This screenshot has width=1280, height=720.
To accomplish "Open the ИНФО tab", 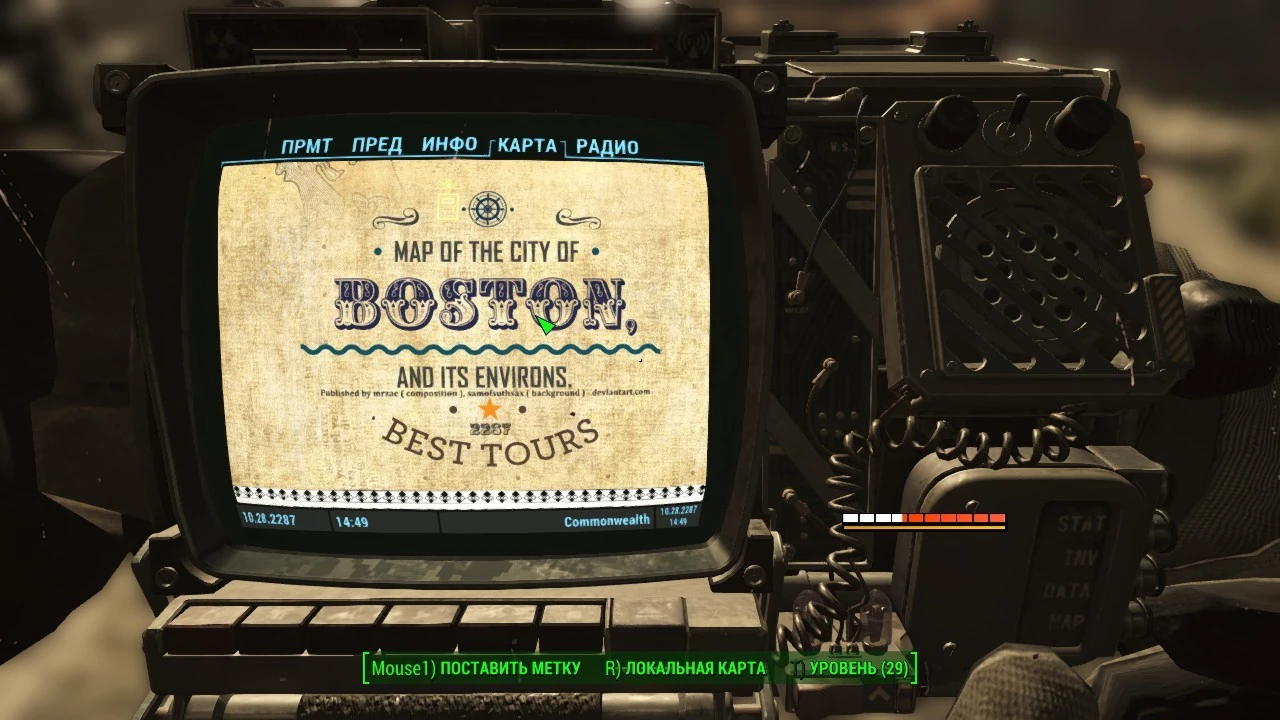I will pos(450,144).
